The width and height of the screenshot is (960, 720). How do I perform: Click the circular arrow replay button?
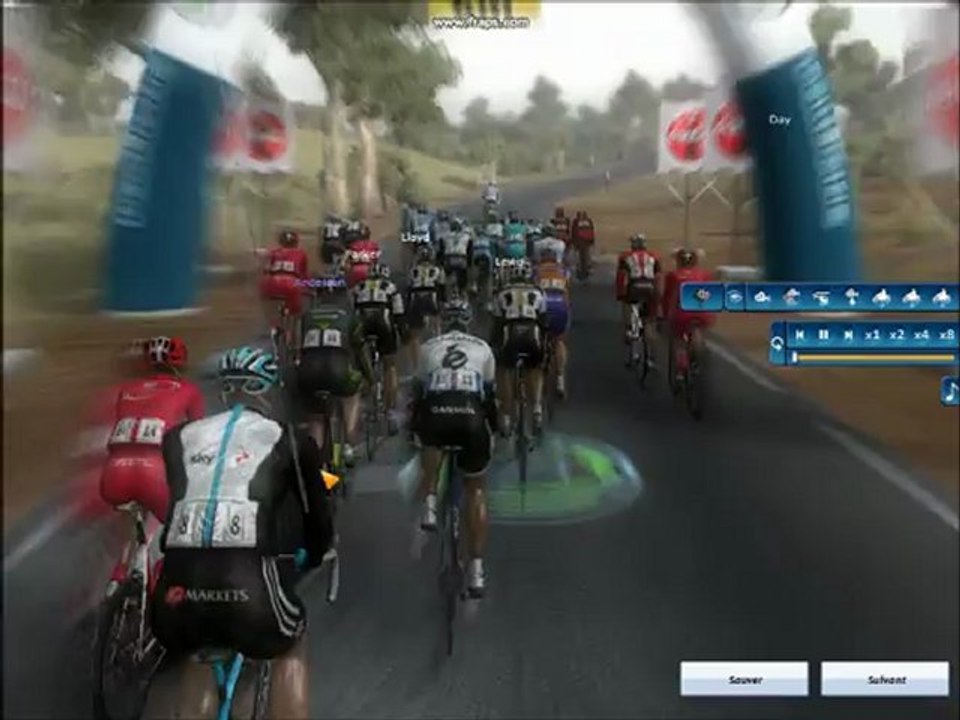coord(777,344)
